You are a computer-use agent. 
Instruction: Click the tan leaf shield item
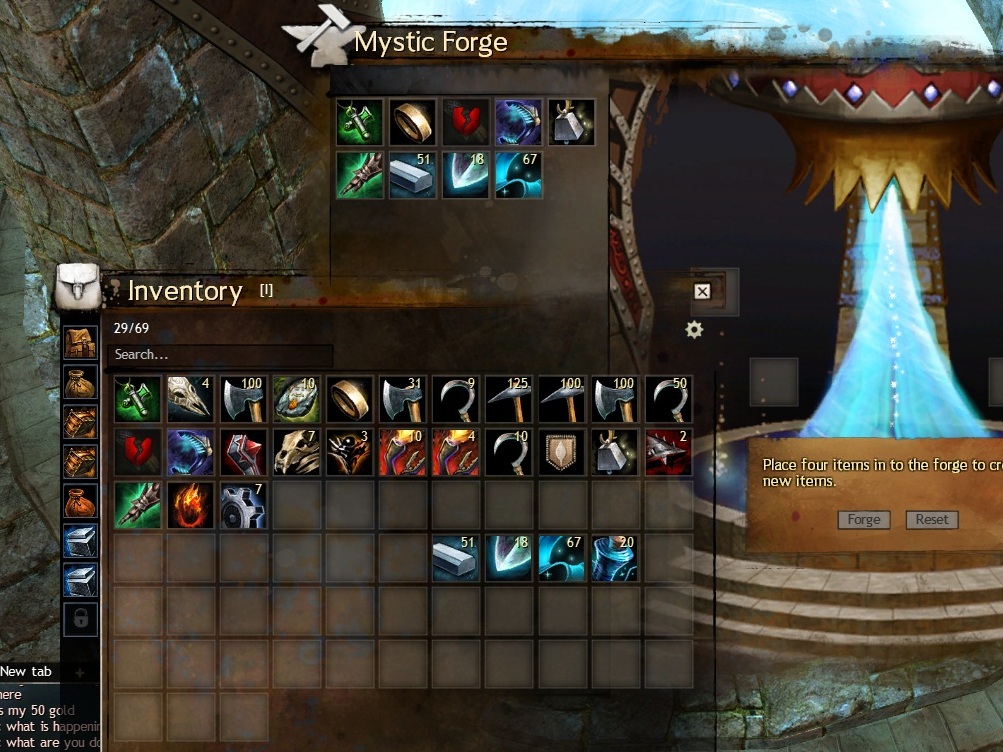pos(561,452)
